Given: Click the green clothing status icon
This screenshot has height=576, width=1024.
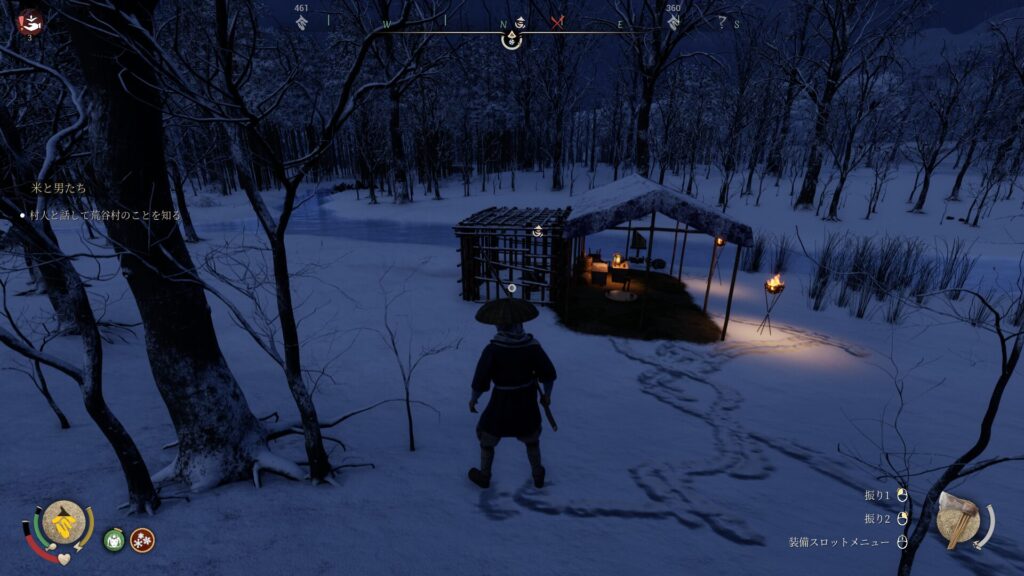Looking at the screenshot, I should pos(114,540).
